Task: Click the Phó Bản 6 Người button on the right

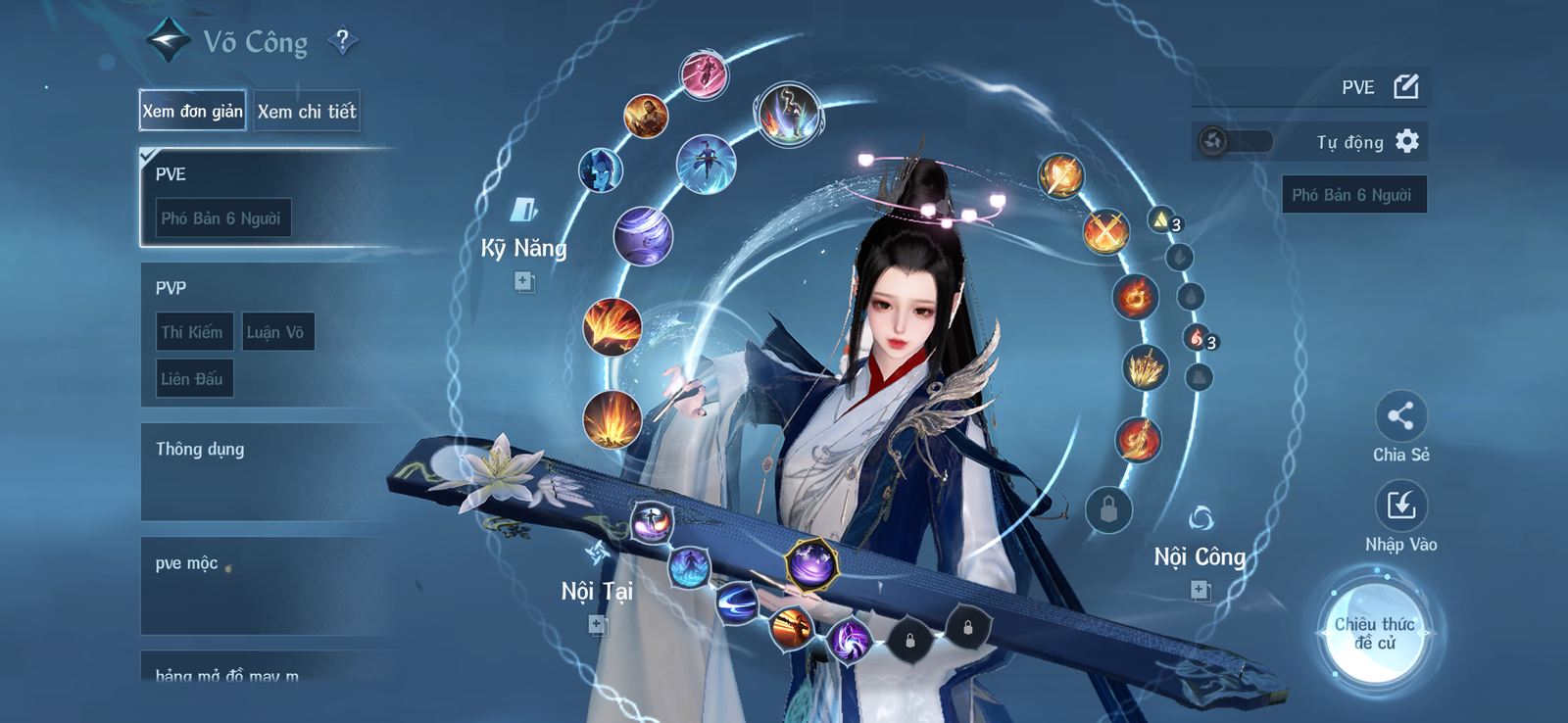Action: [x=1354, y=194]
